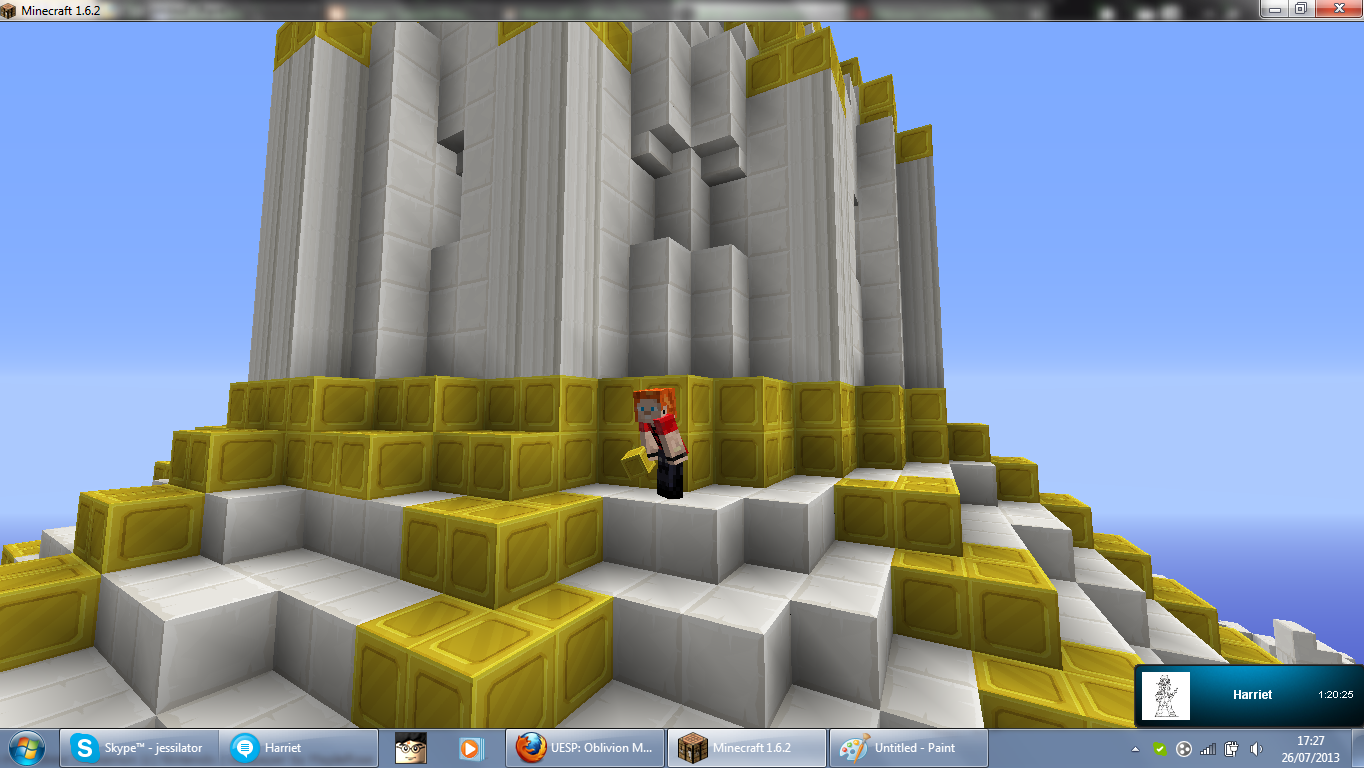Image resolution: width=1364 pixels, height=772 pixels.
Task: Click the round grey system tray icon
Action: pos(1184,747)
